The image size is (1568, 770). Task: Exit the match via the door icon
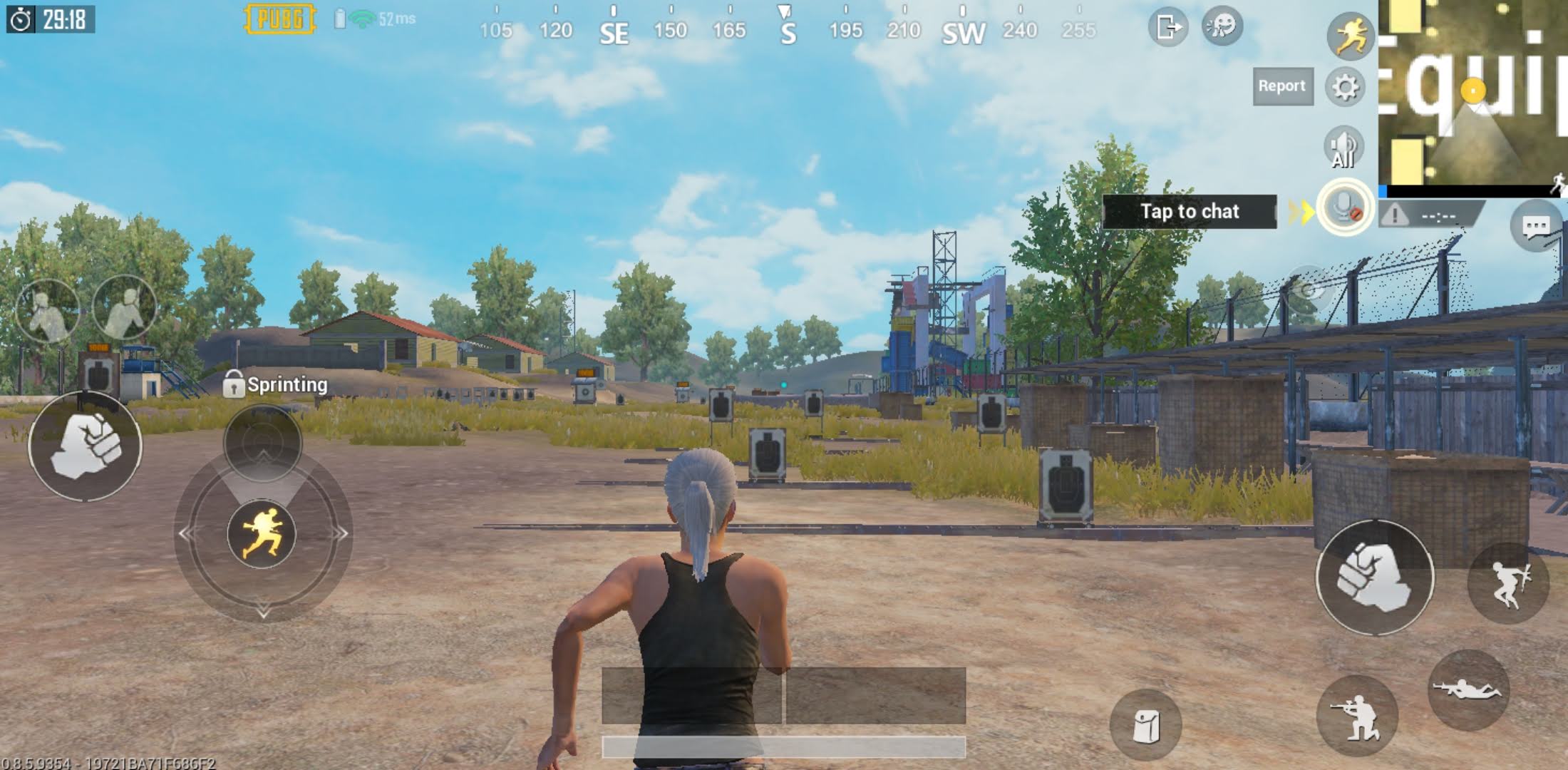coord(1170,27)
